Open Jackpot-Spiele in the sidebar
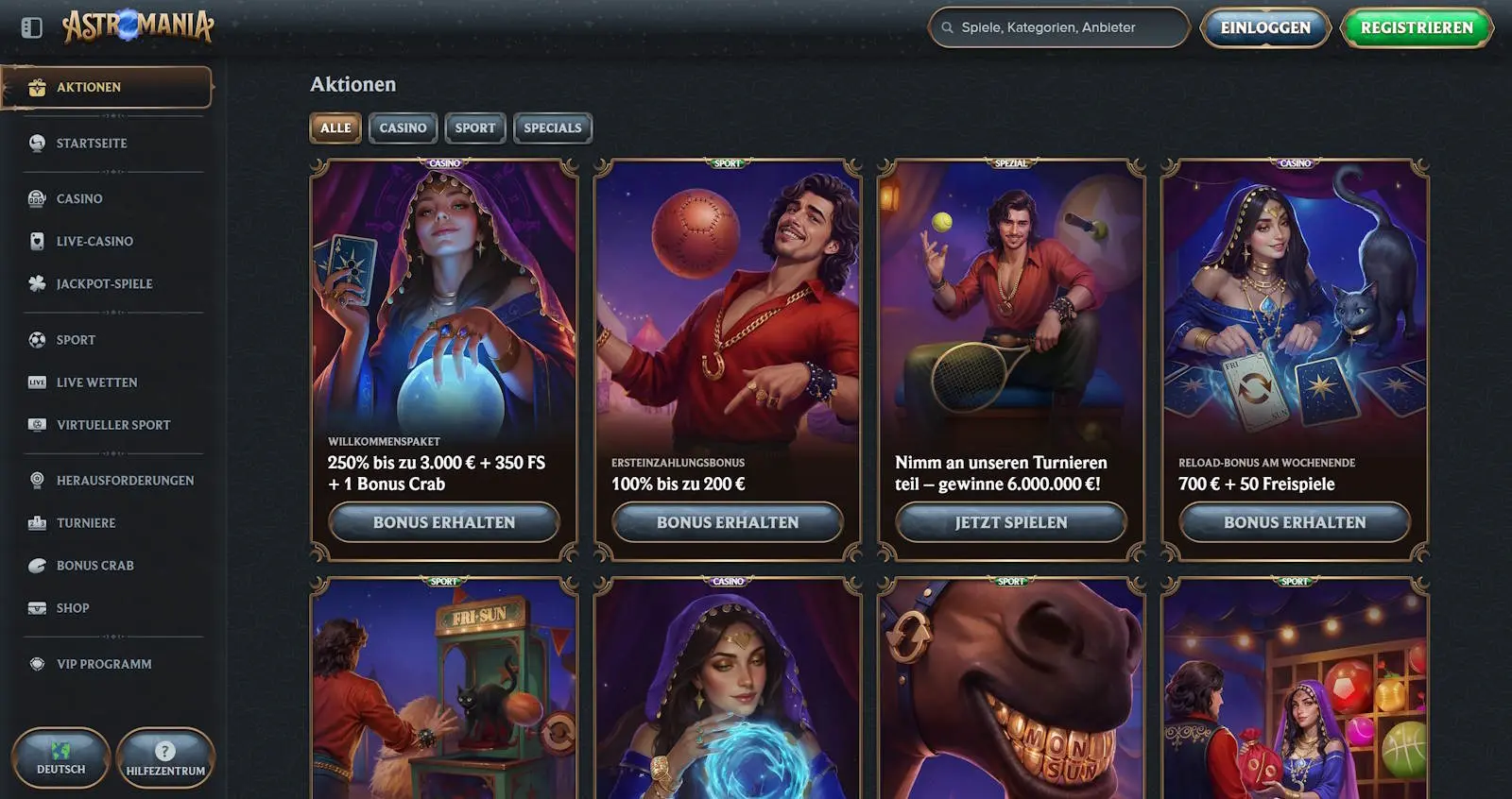The image size is (1512, 799). tap(104, 284)
